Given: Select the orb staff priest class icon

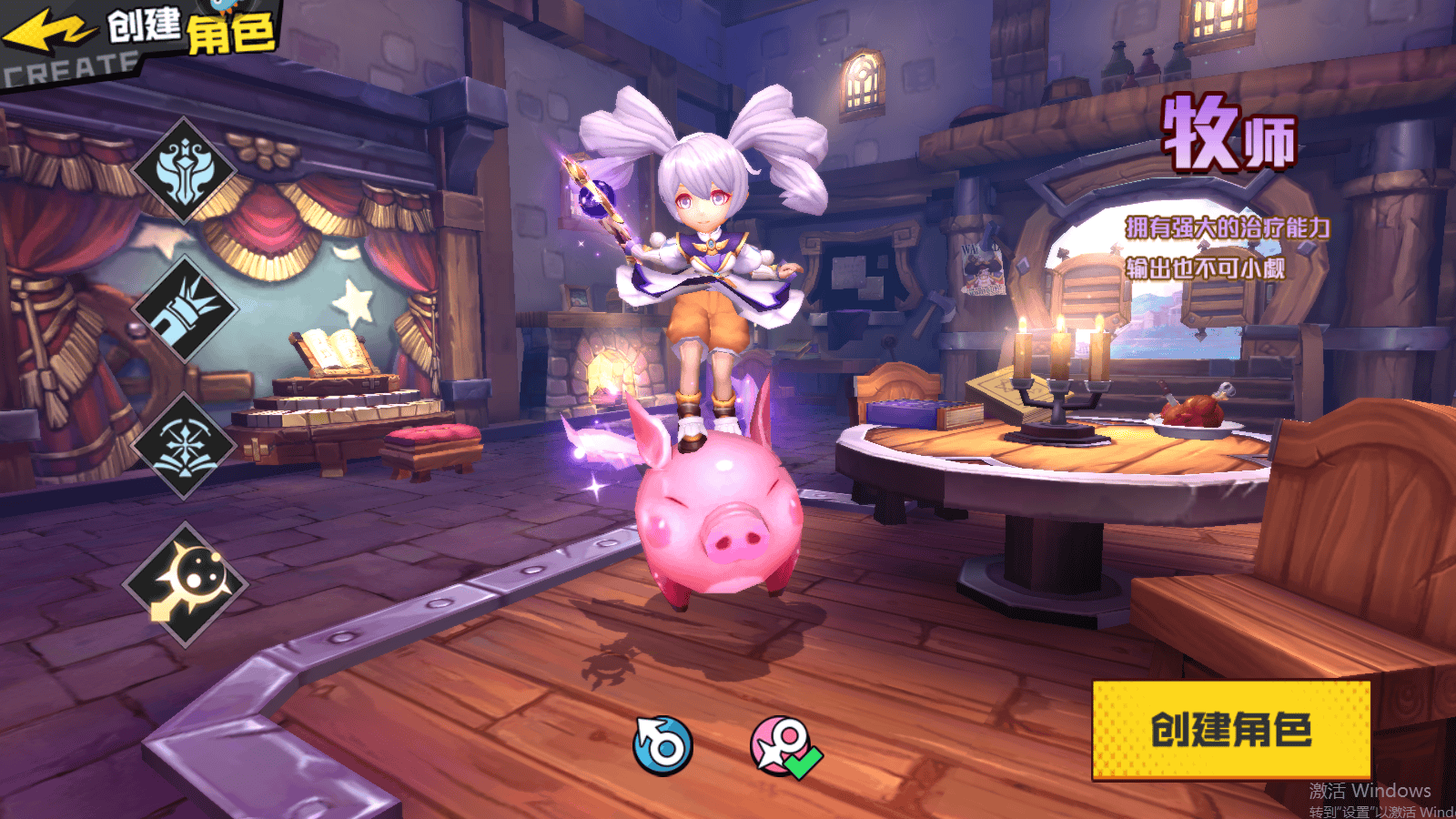Looking at the screenshot, I should pos(186,585).
